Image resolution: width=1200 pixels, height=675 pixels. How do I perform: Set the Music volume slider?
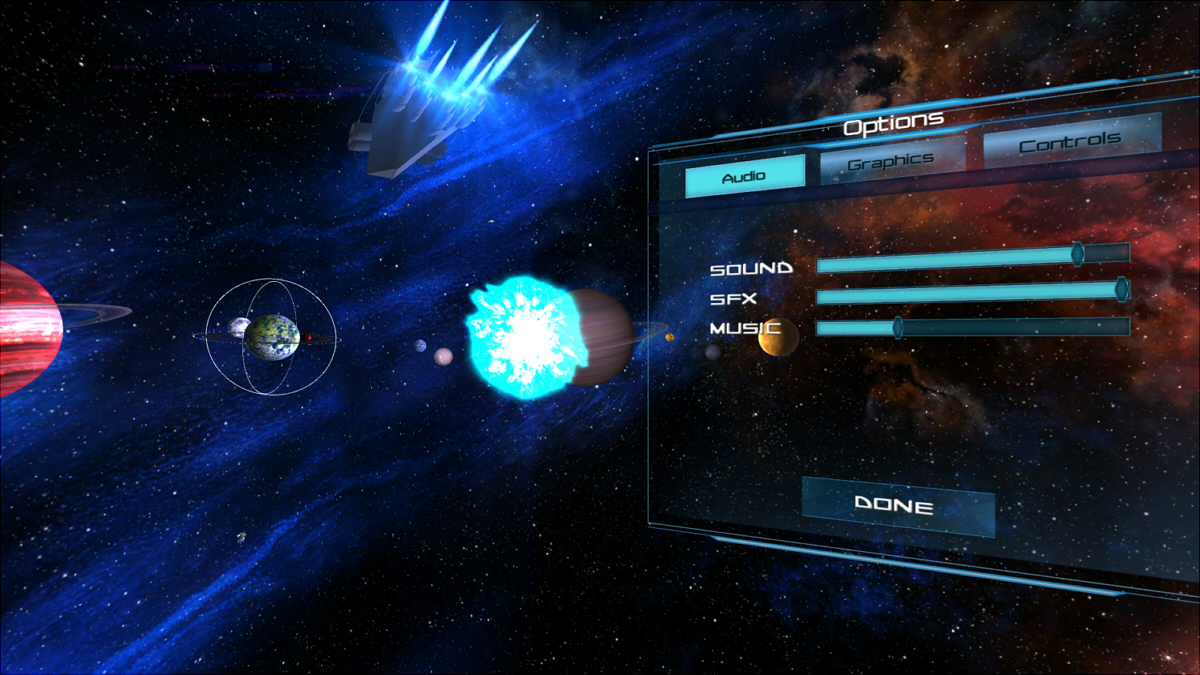[x=898, y=327]
